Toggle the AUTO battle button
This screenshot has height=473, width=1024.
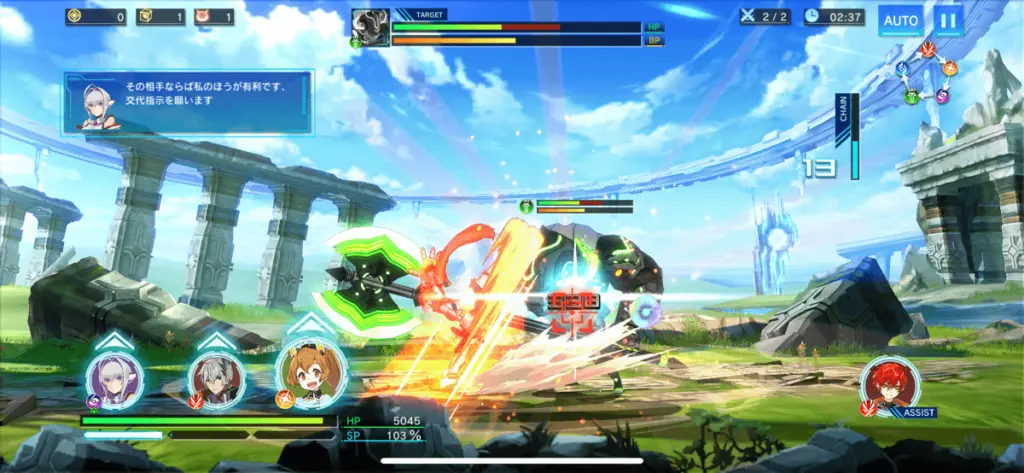[901, 19]
